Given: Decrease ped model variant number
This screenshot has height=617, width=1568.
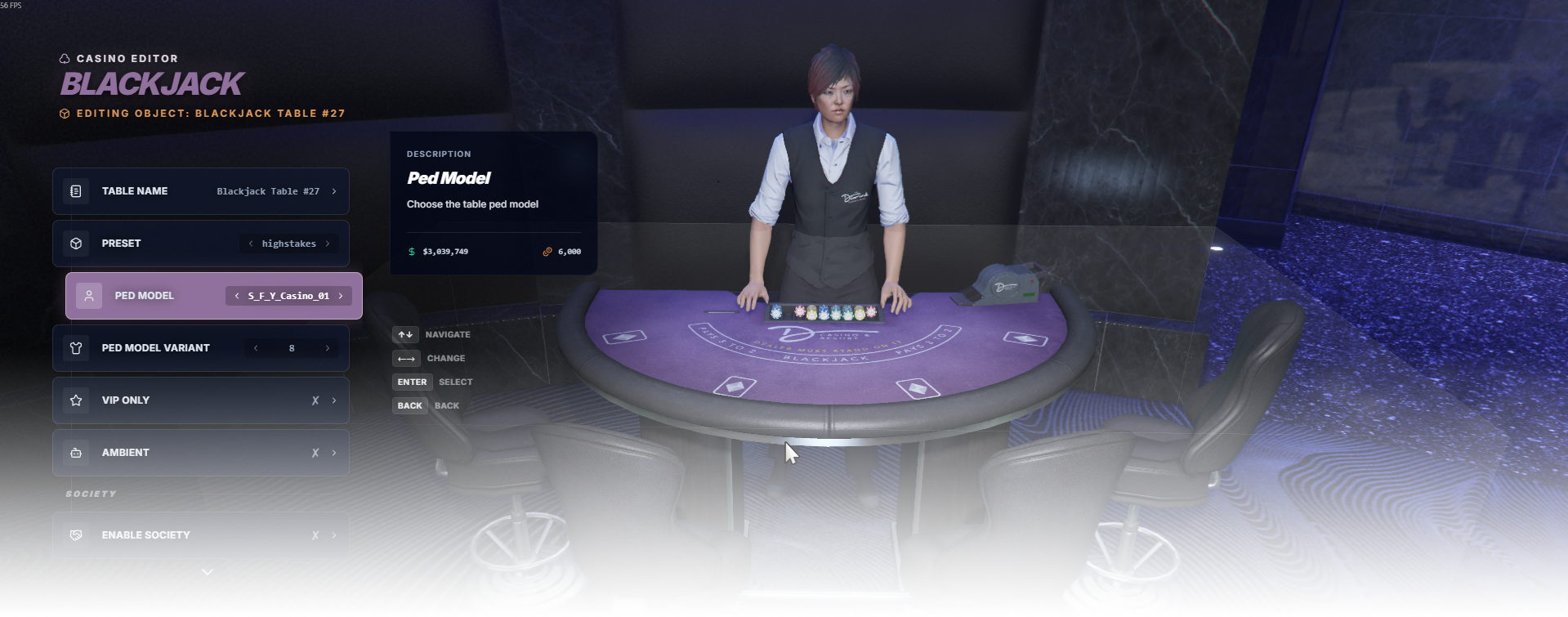Looking at the screenshot, I should [x=256, y=348].
